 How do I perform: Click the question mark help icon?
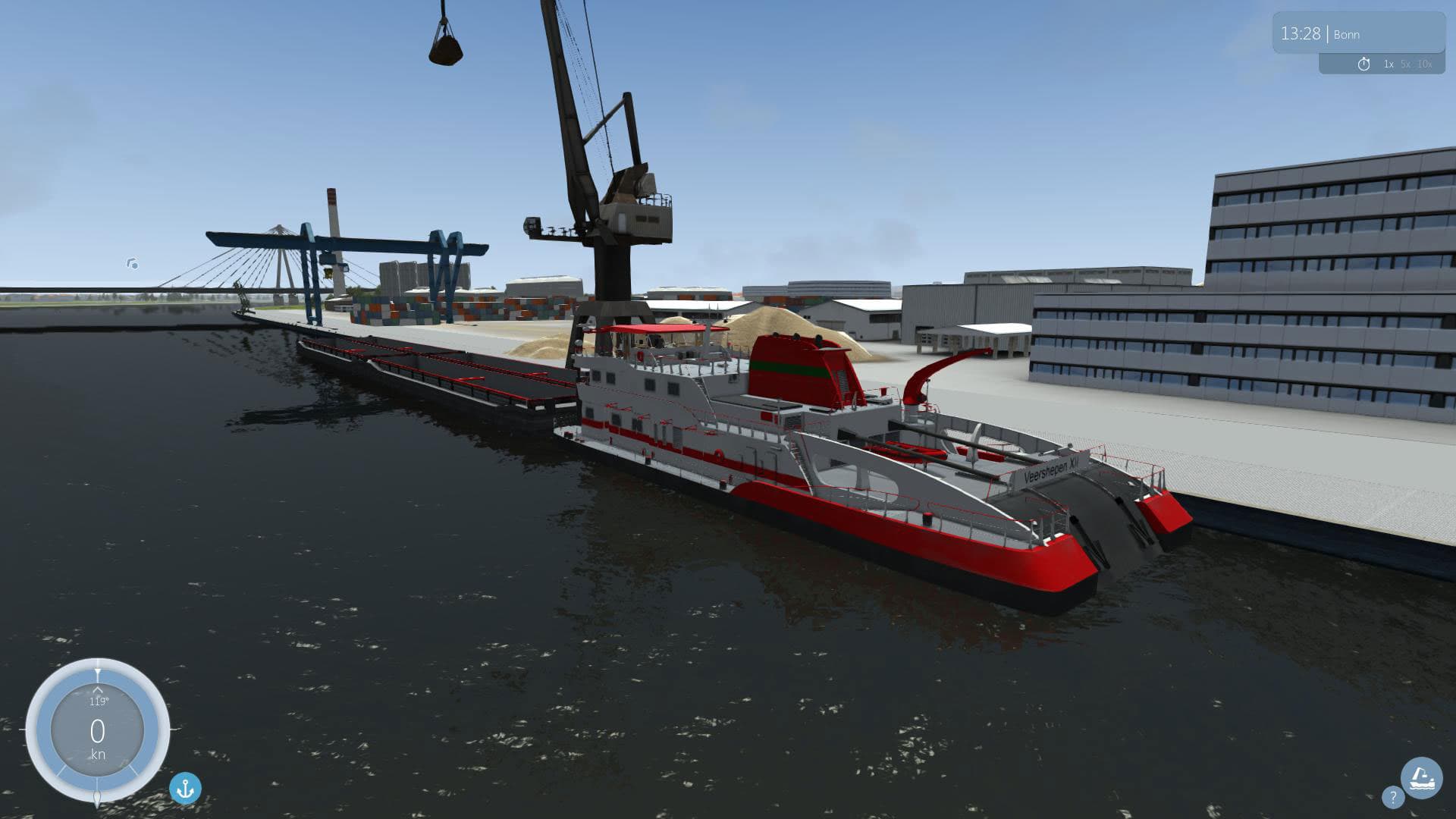coord(1394,799)
